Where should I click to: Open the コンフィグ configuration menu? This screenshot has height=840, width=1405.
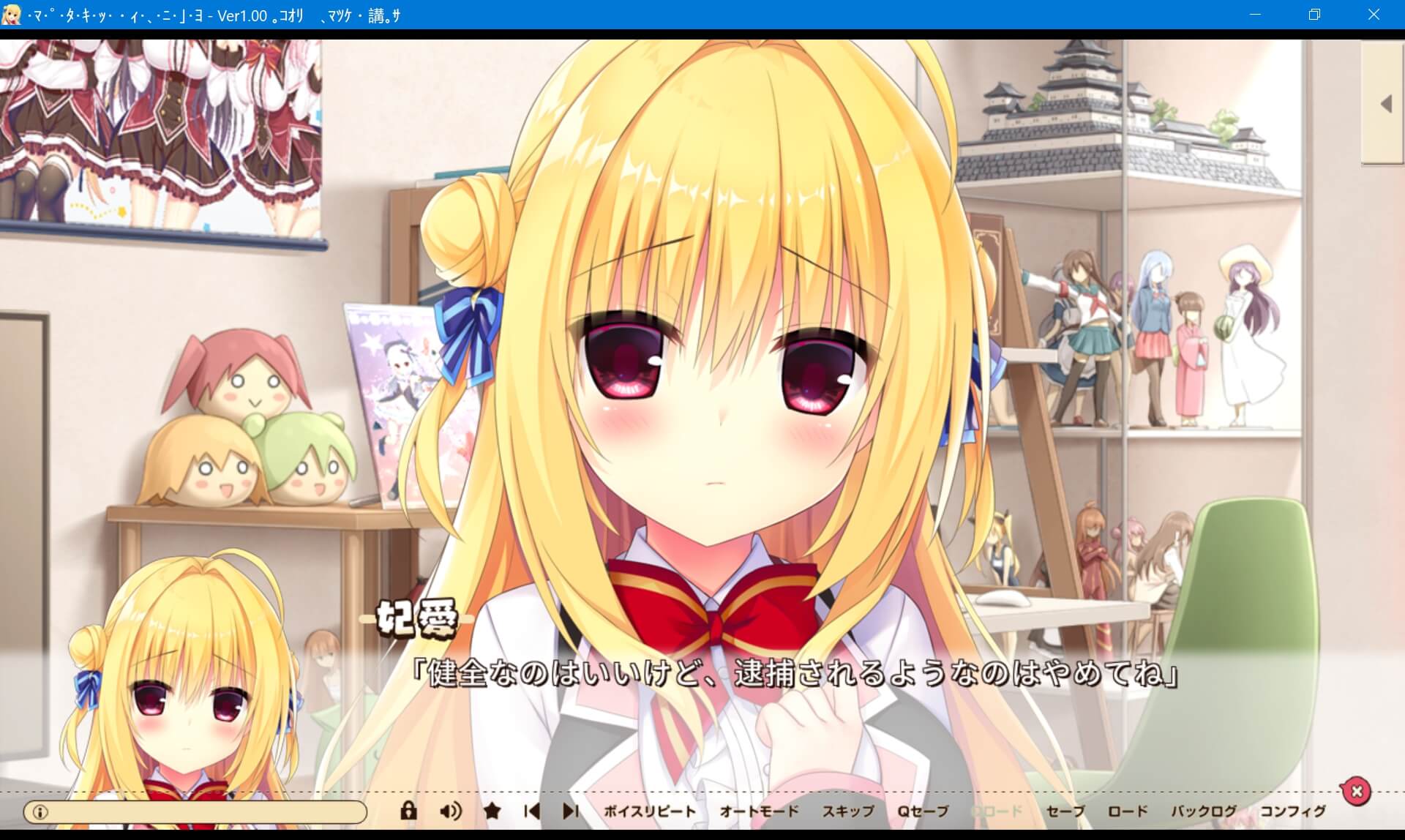pos(1292,811)
